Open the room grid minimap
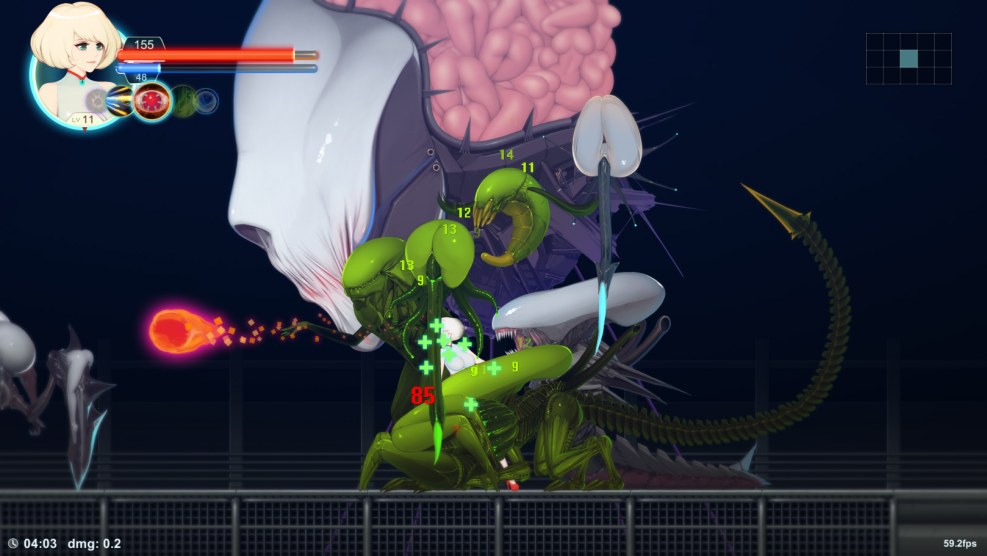 point(908,59)
